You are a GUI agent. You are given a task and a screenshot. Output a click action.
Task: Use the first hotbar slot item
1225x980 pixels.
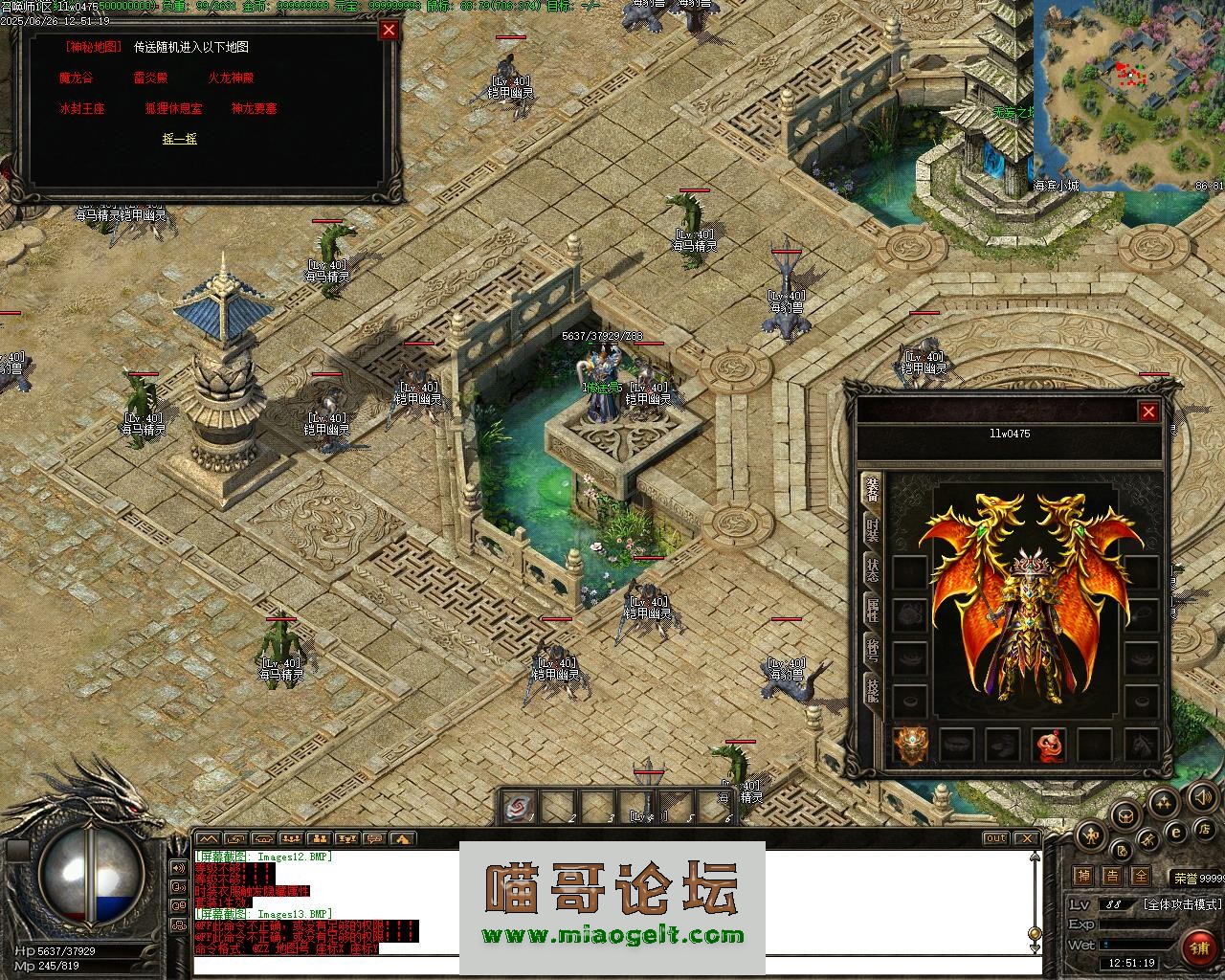pos(520,807)
